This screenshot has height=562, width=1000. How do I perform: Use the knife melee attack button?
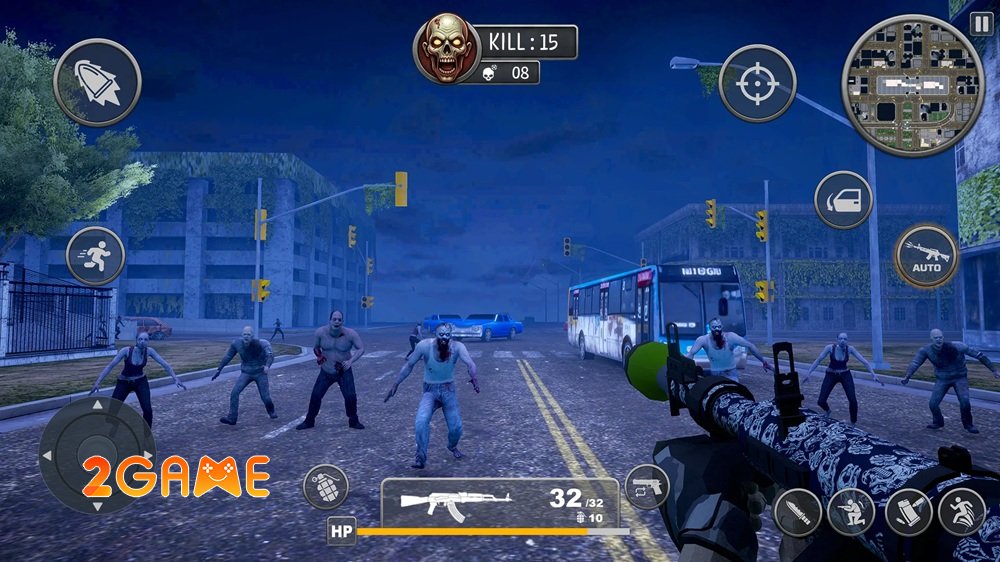[798, 511]
